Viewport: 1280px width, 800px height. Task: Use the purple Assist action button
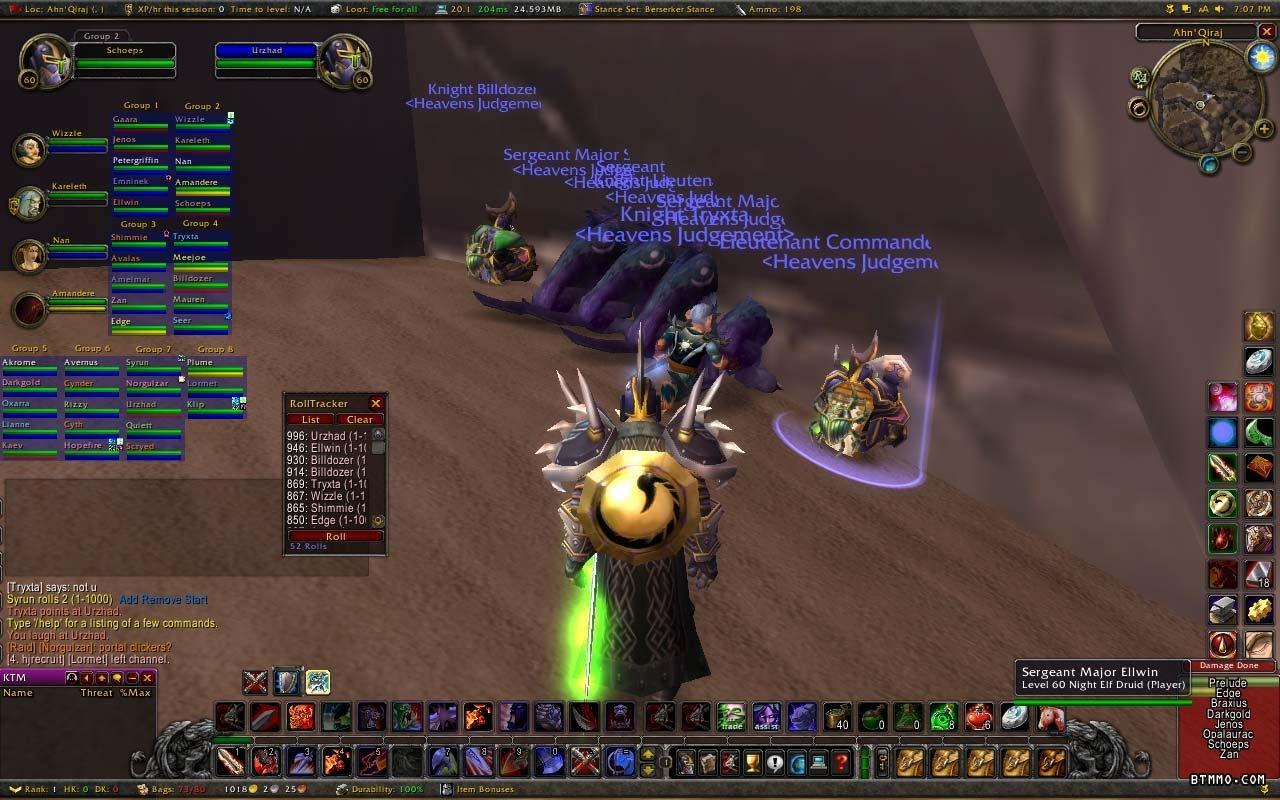coord(766,717)
